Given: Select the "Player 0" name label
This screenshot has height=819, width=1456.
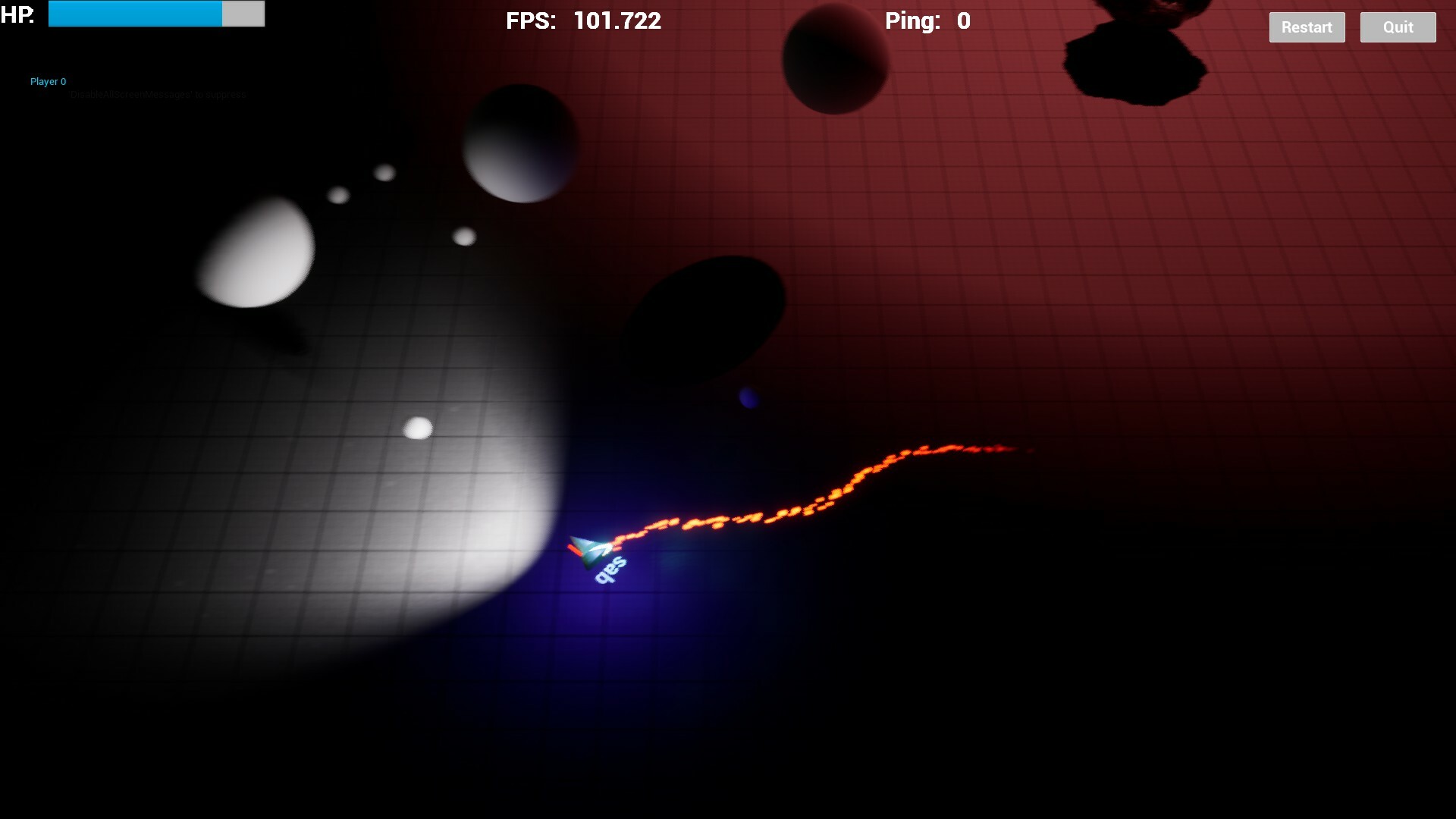Looking at the screenshot, I should tap(47, 81).
